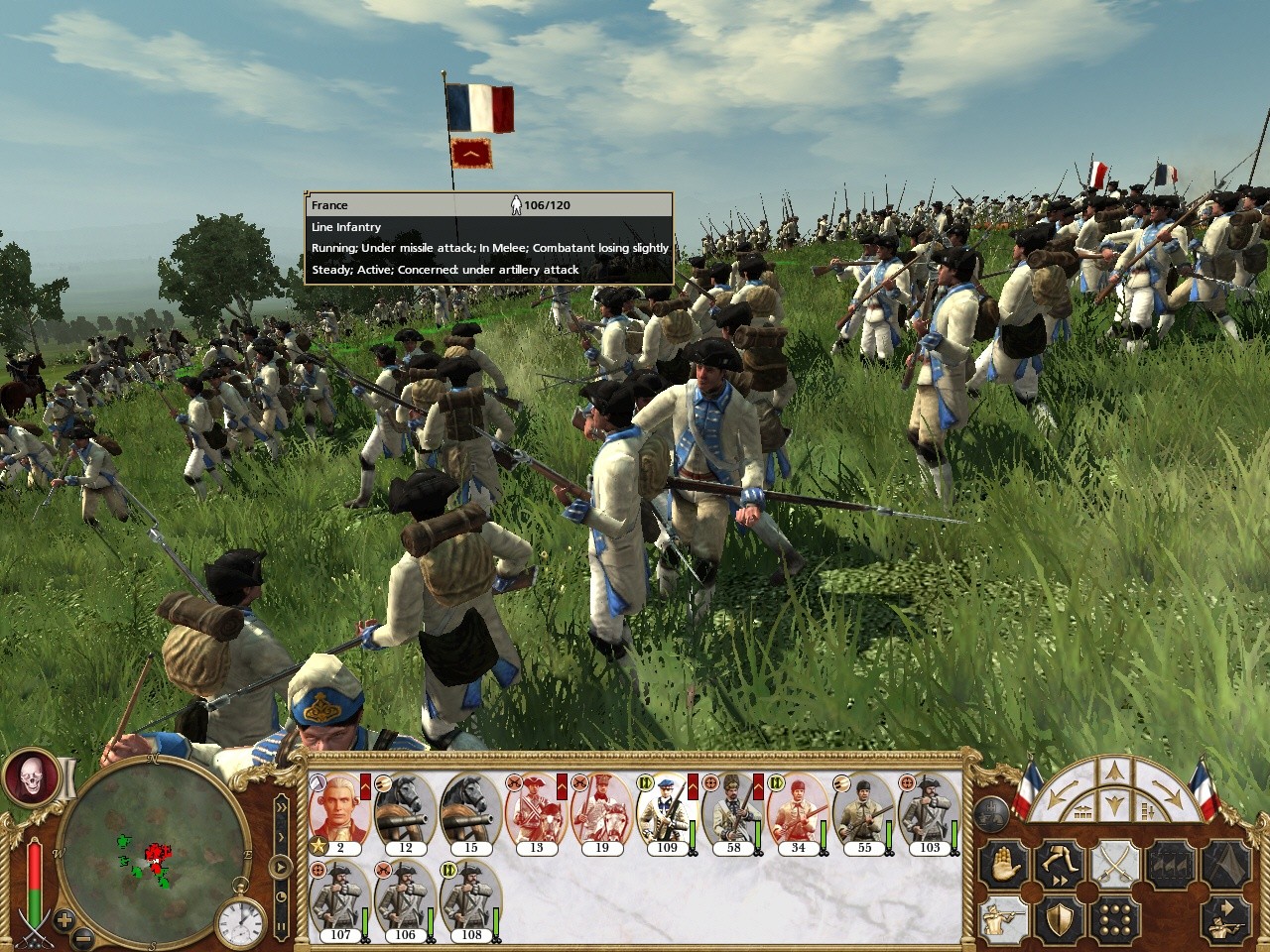Select the artillery unit card with 12 men
The height and width of the screenshot is (952, 1270).
point(406,811)
